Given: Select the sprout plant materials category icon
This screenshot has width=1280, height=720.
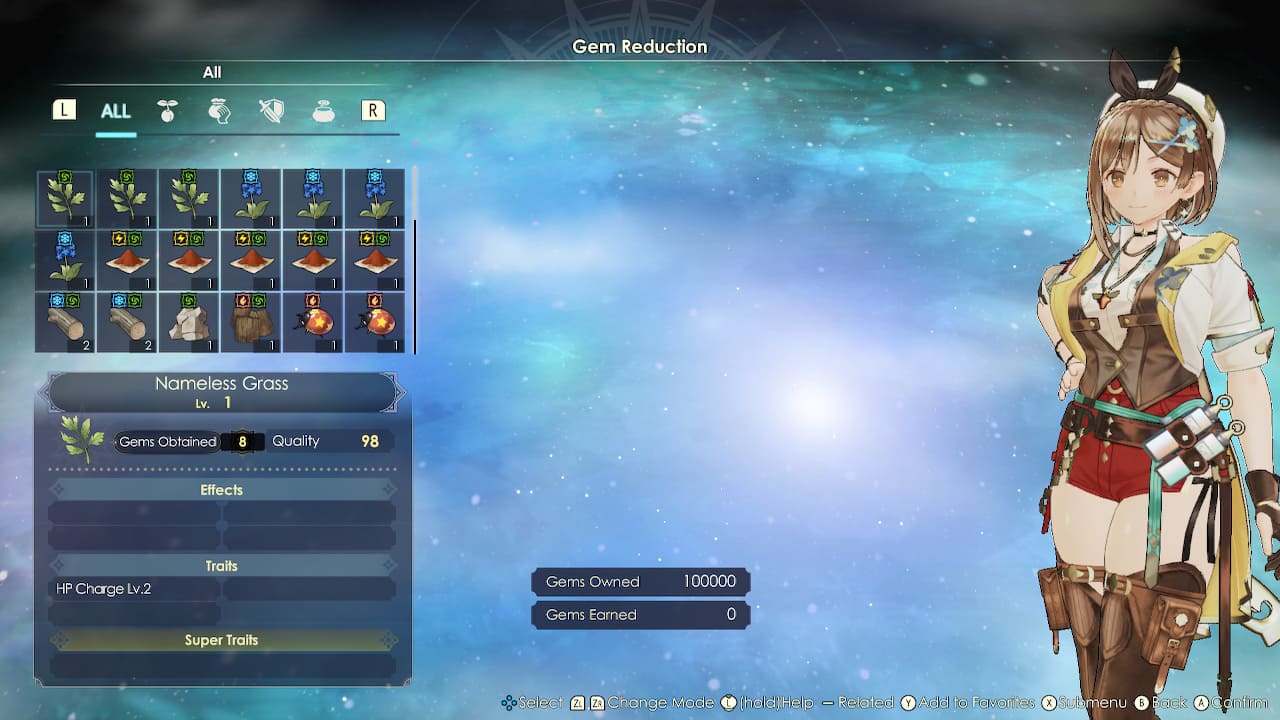Looking at the screenshot, I should [x=167, y=110].
